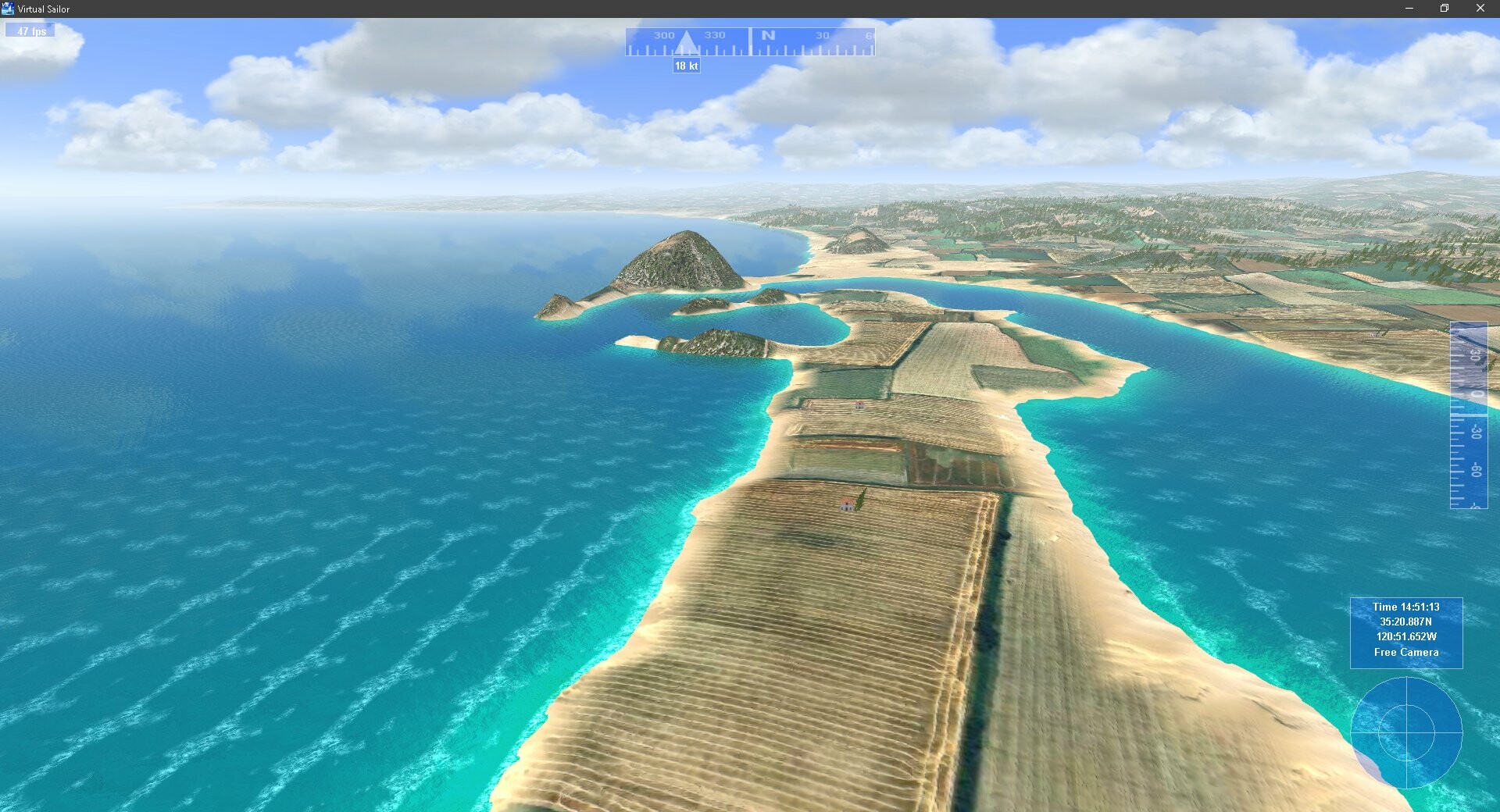
Task: Toggle the 47 fps frame rate counter
Action: [29, 31]
